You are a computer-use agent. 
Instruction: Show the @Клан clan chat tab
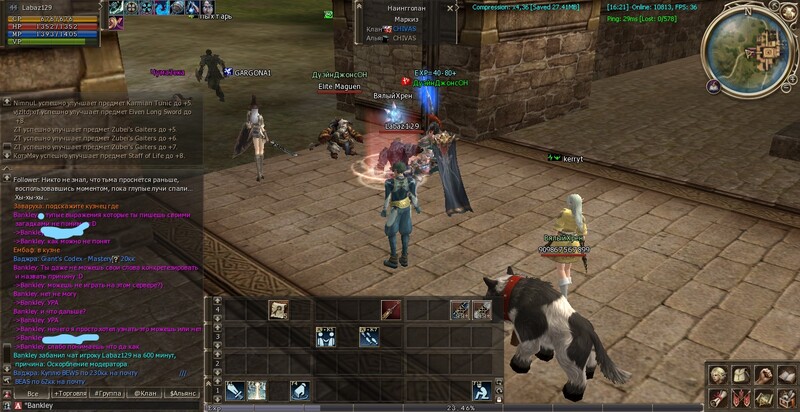point(147,394)
